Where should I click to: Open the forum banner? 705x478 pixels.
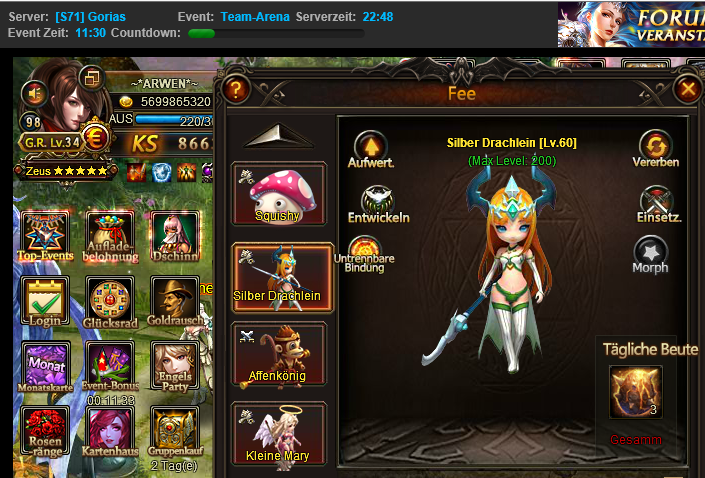631,24
